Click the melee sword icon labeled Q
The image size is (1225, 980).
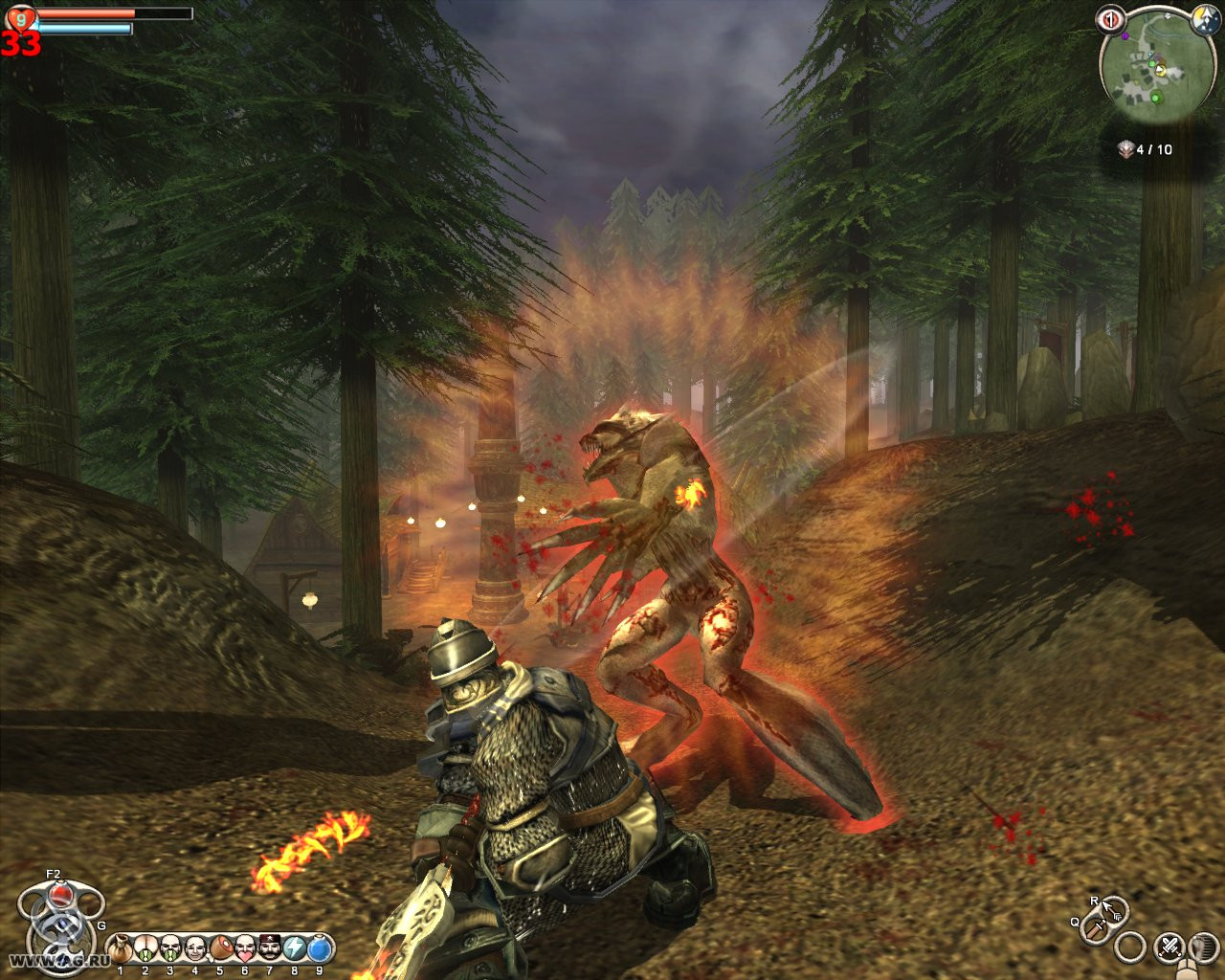(x=1096, y=930)
